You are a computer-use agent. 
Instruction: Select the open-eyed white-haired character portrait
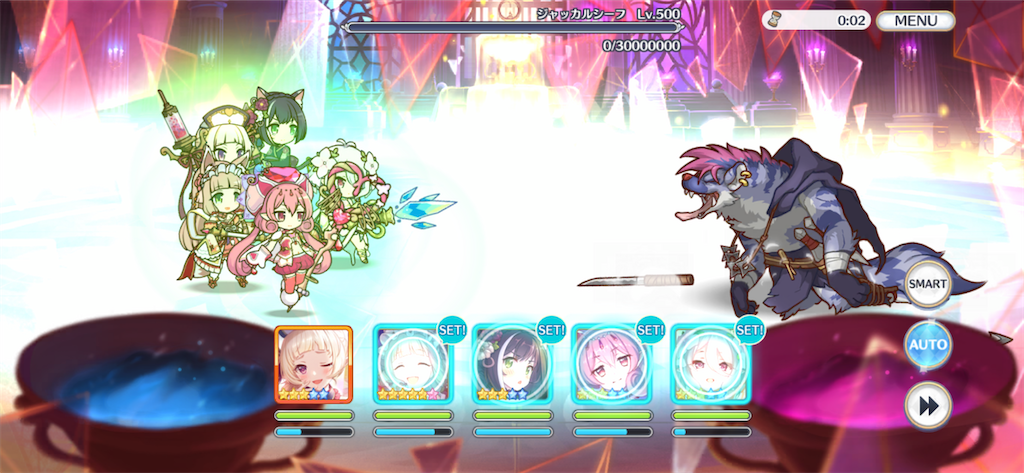point(709,364)
